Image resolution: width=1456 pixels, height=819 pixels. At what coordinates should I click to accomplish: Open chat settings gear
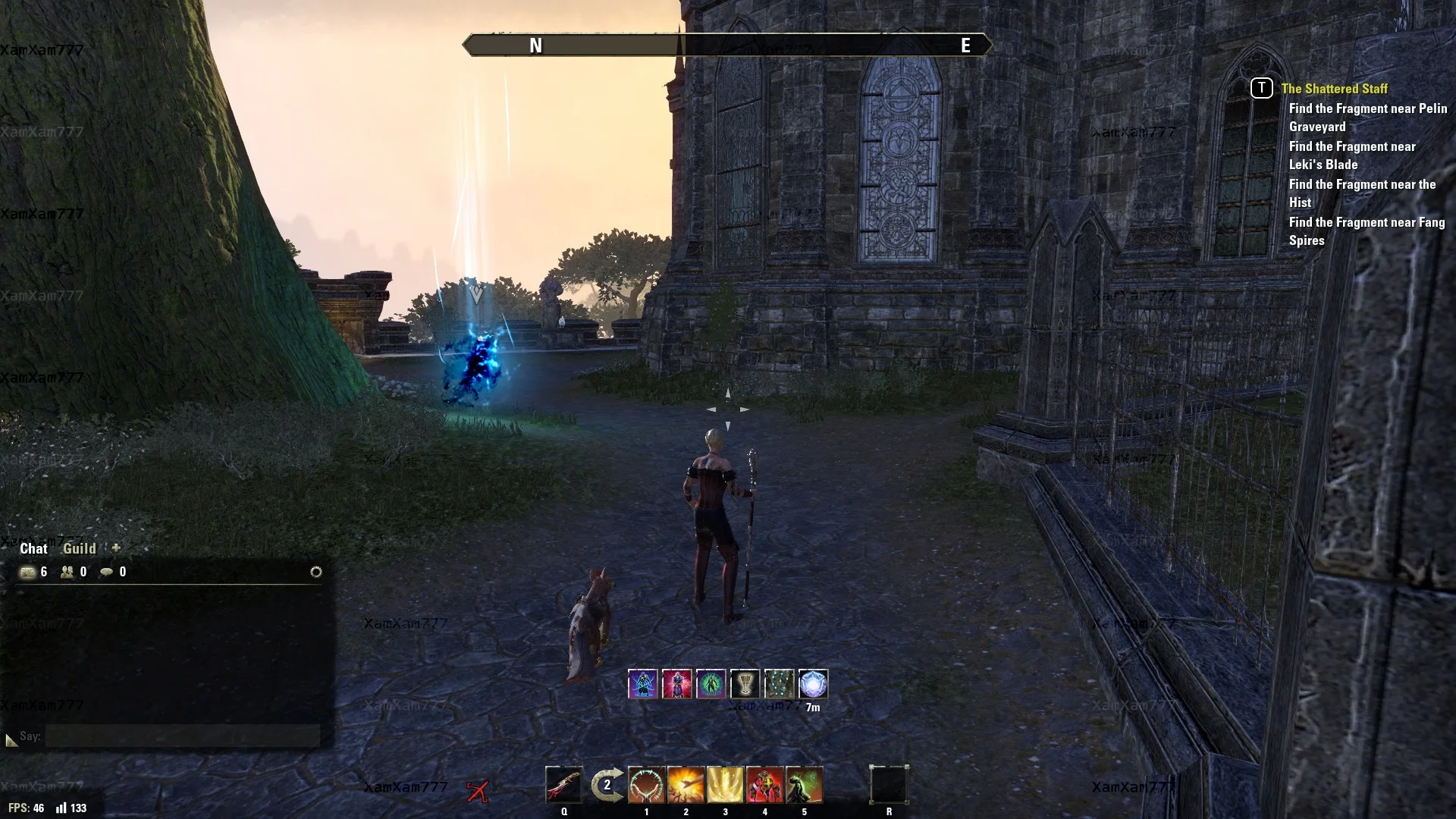coord(316,572)
